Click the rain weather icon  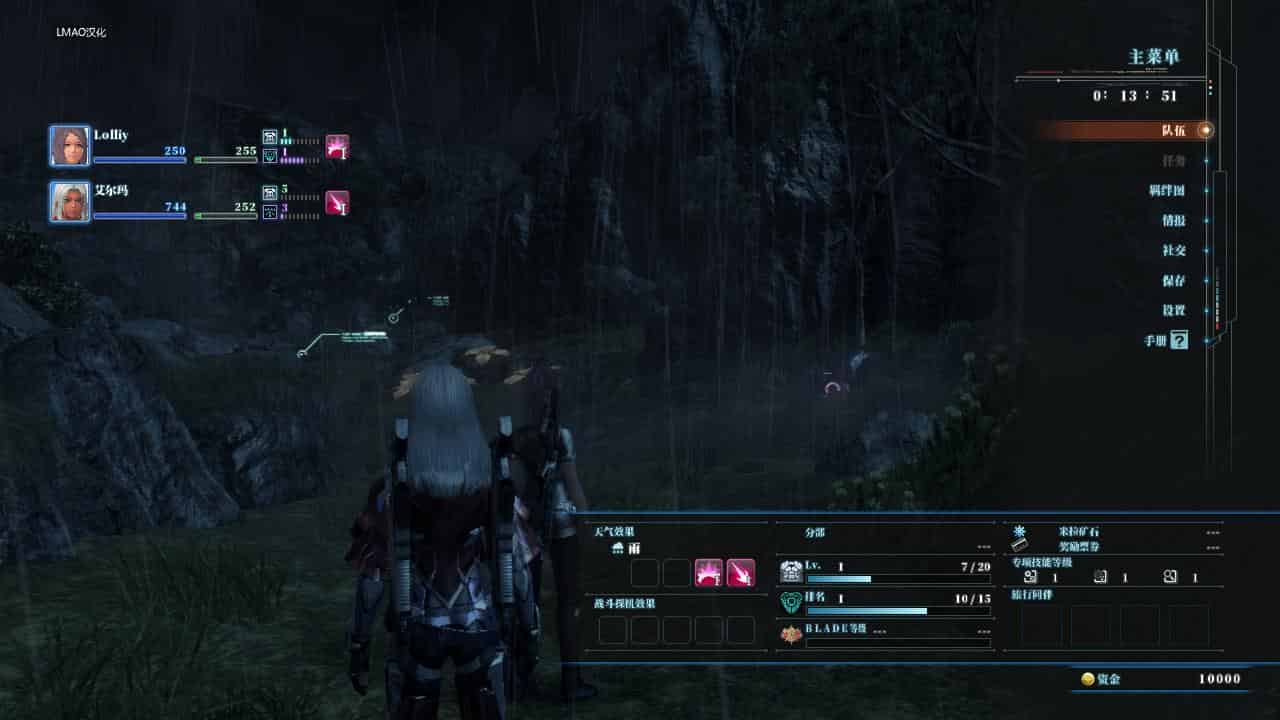(x=619, y=549)
